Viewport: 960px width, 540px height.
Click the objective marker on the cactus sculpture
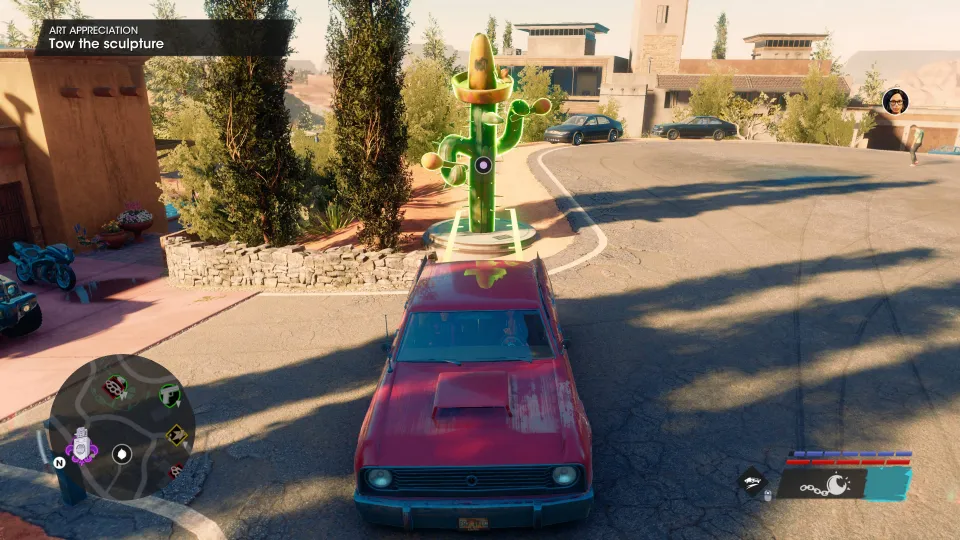click(x=483, y=164)
